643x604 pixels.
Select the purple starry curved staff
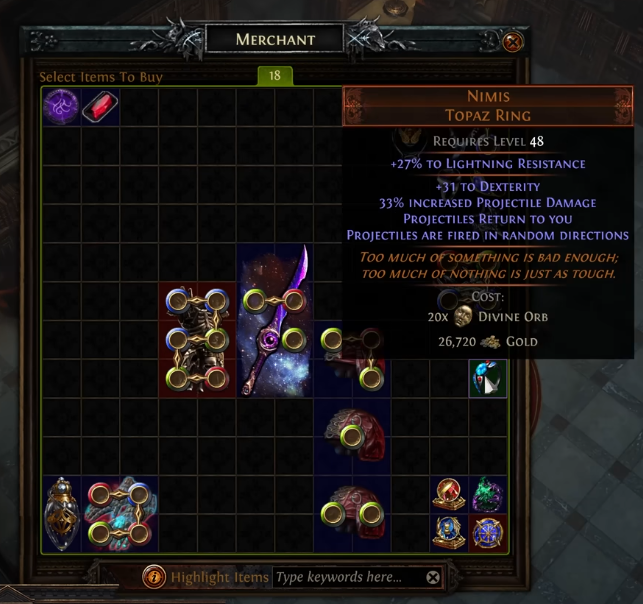(274, 321)
